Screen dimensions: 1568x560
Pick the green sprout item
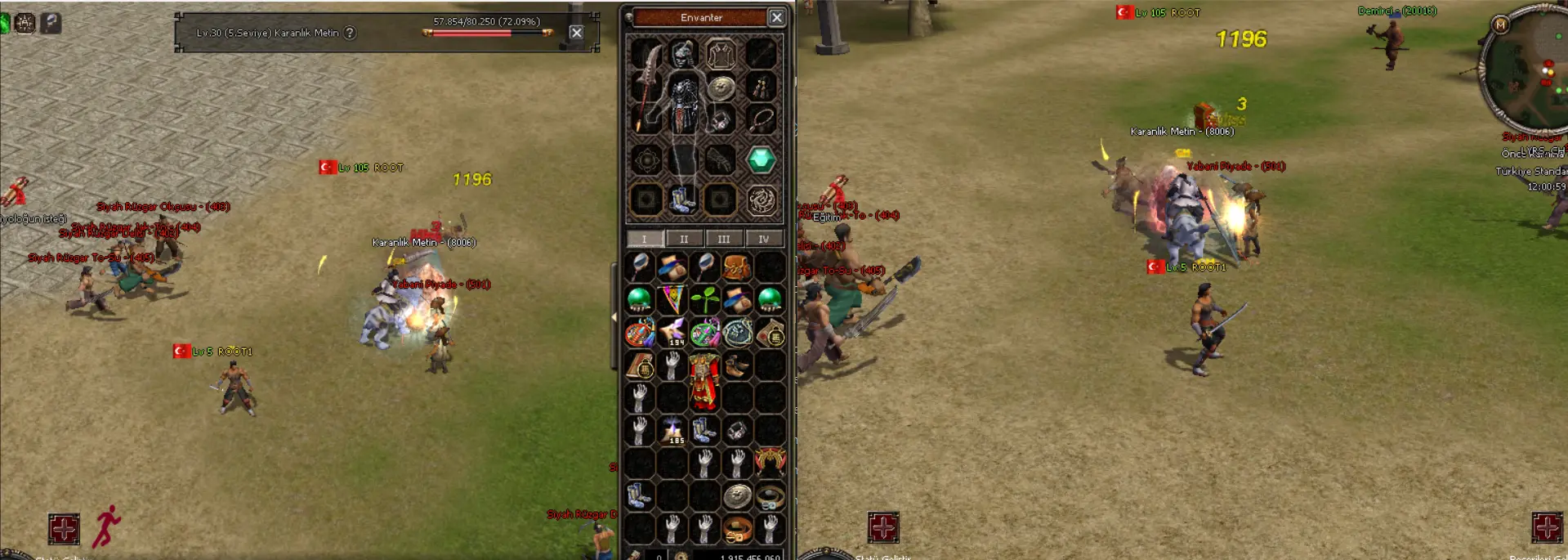704,299
